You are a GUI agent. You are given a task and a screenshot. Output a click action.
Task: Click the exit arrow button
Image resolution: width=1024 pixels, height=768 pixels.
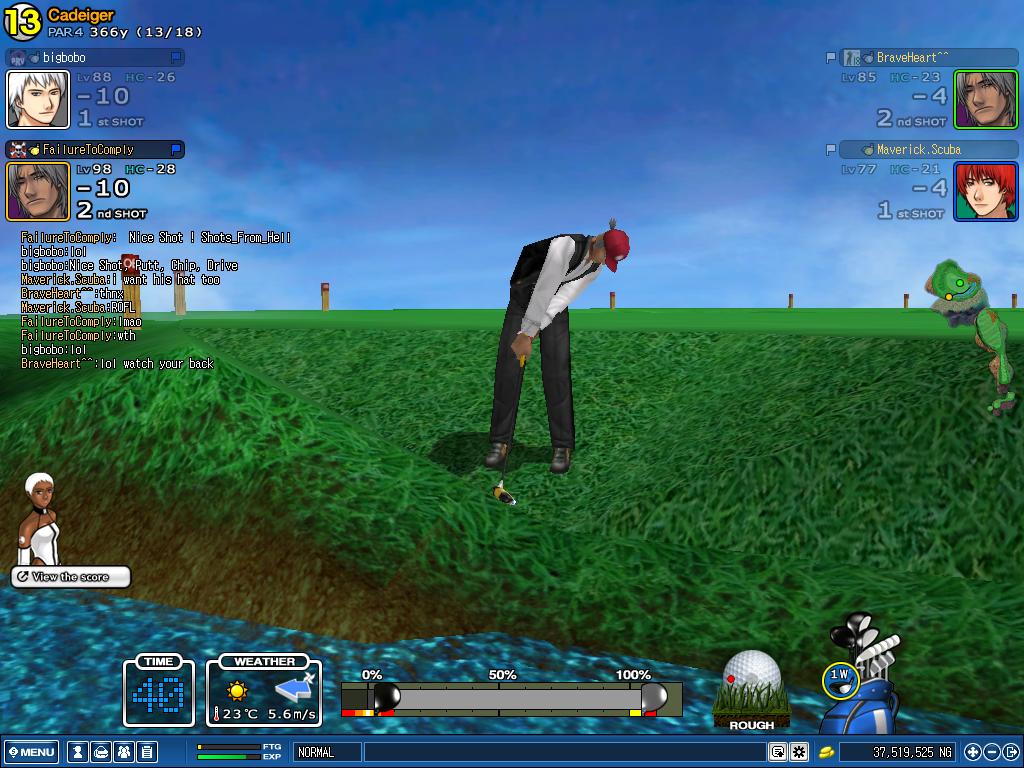click(x=1012, y=752)
